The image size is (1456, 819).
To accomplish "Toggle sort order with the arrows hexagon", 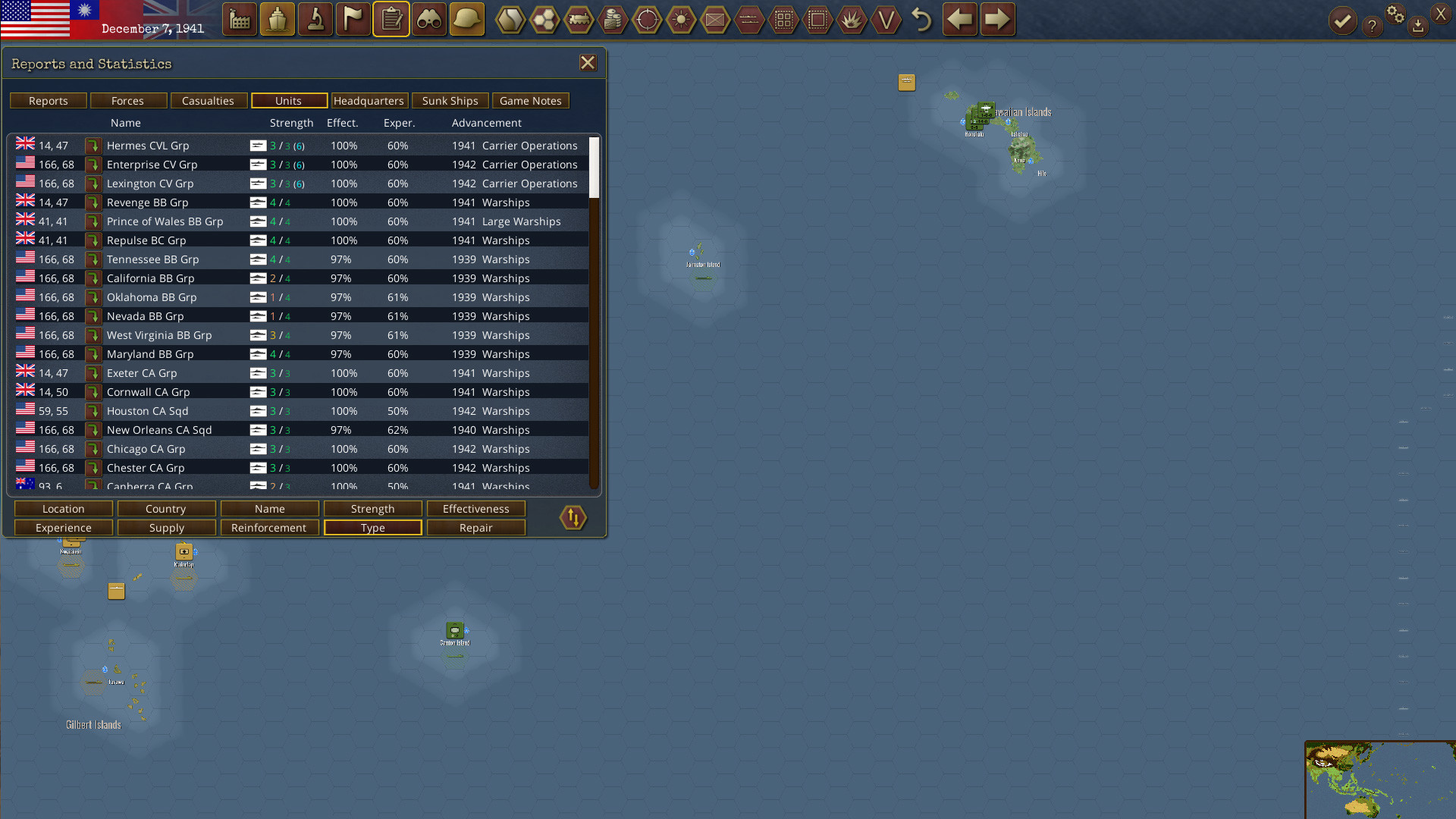I will click(x=573, y=518).
